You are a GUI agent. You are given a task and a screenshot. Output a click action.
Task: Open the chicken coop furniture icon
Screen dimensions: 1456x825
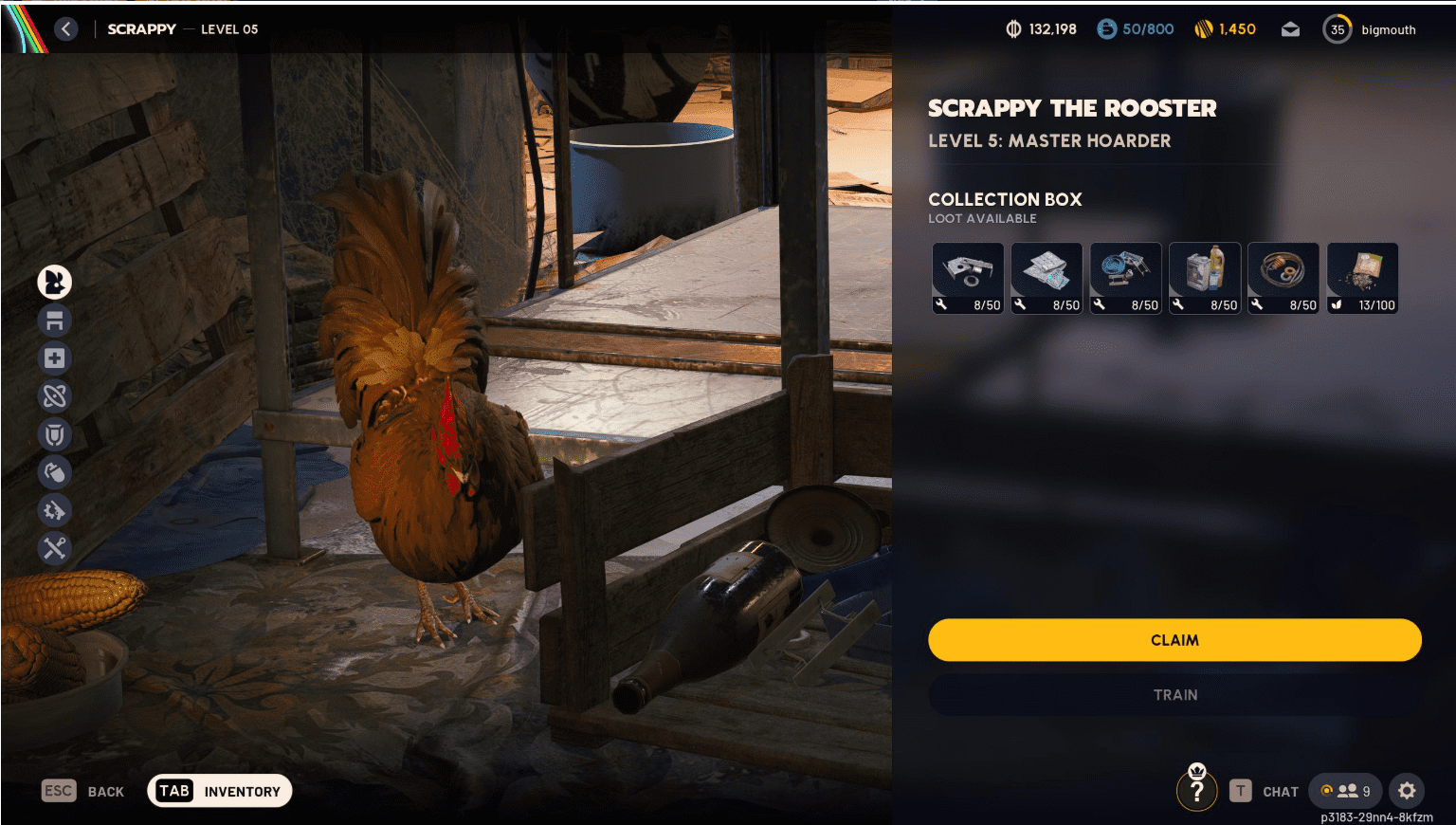[55, 321]
